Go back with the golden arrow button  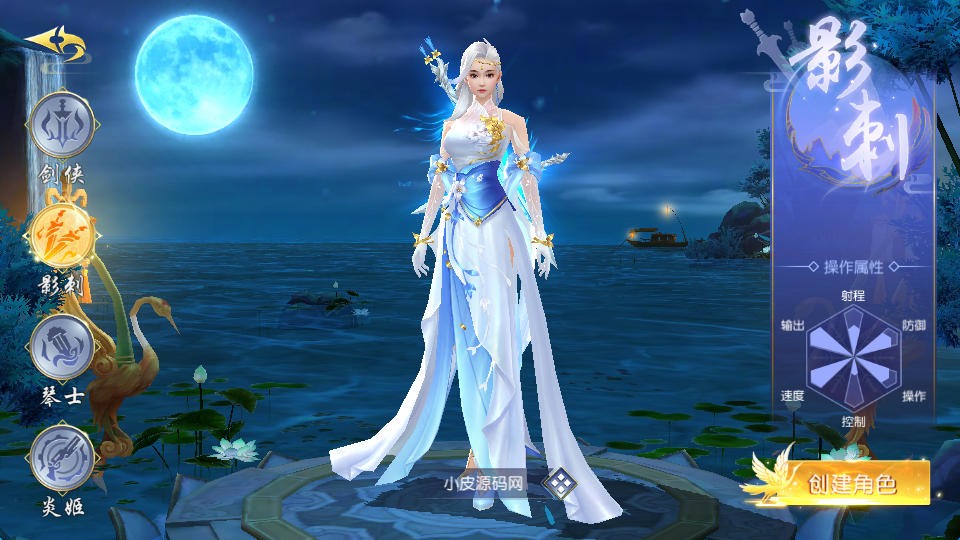tap(51, 42)
